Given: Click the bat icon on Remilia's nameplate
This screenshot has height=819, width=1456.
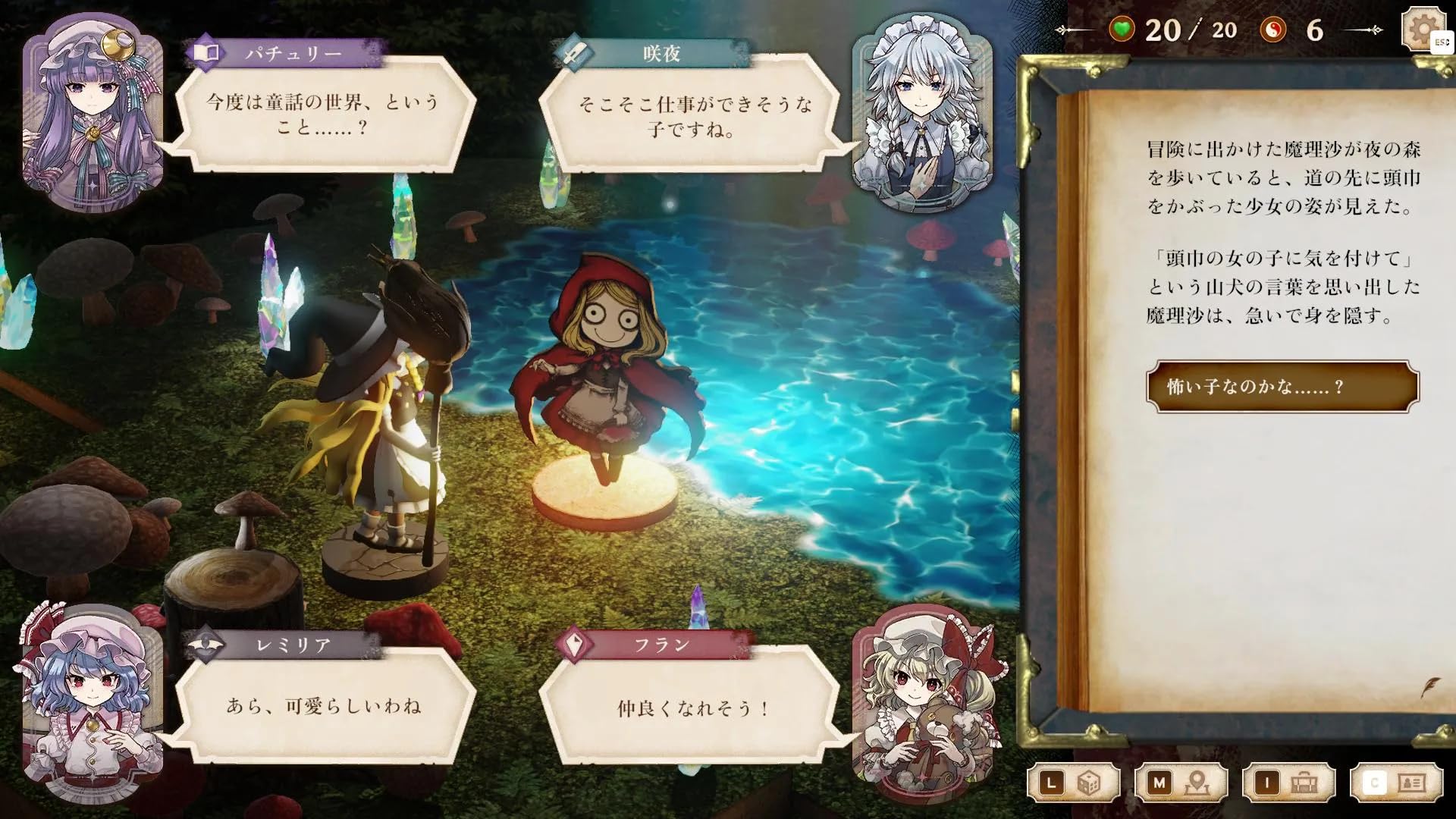Looking at the screenshot, I should pos(206,642).
